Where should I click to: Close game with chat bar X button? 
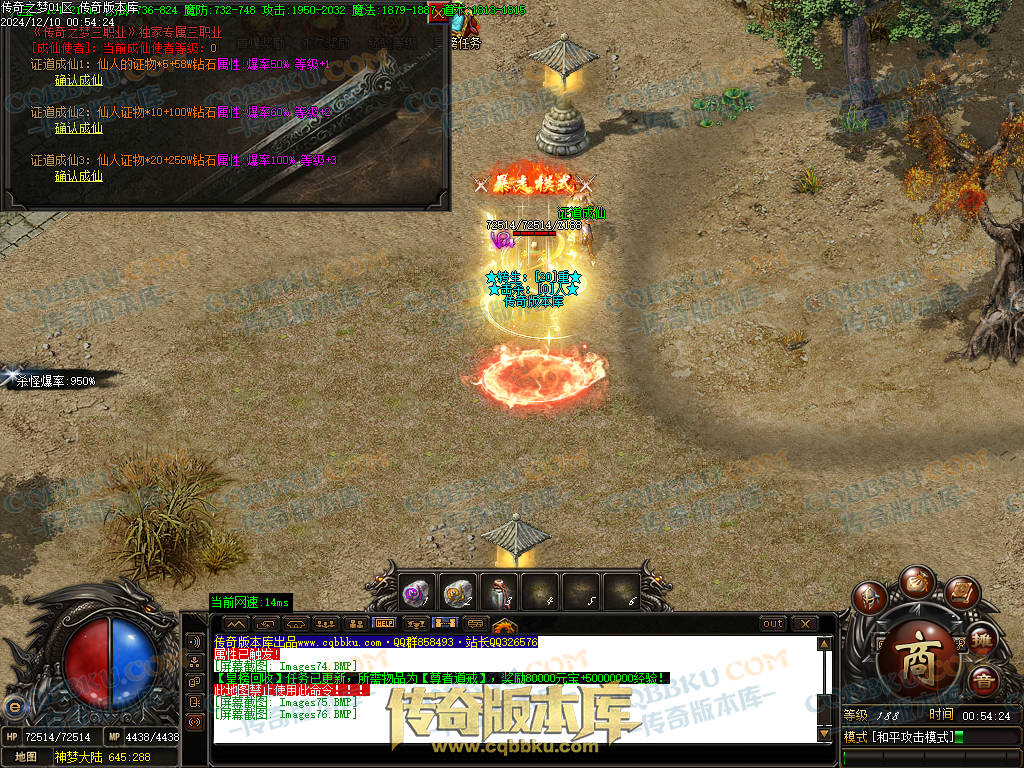click(804, 623)
